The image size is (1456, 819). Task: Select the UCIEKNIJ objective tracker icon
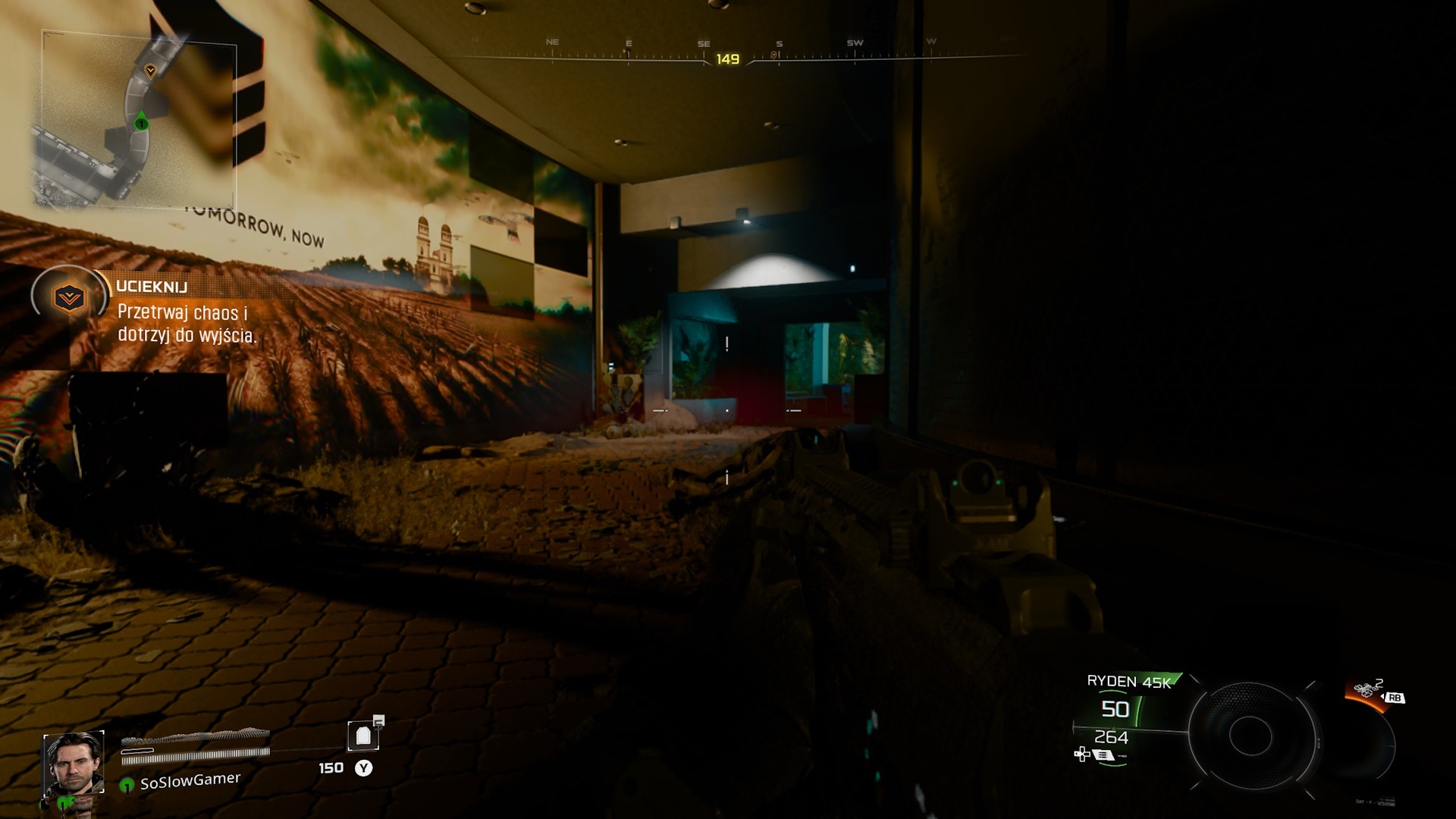coord(68,297)
